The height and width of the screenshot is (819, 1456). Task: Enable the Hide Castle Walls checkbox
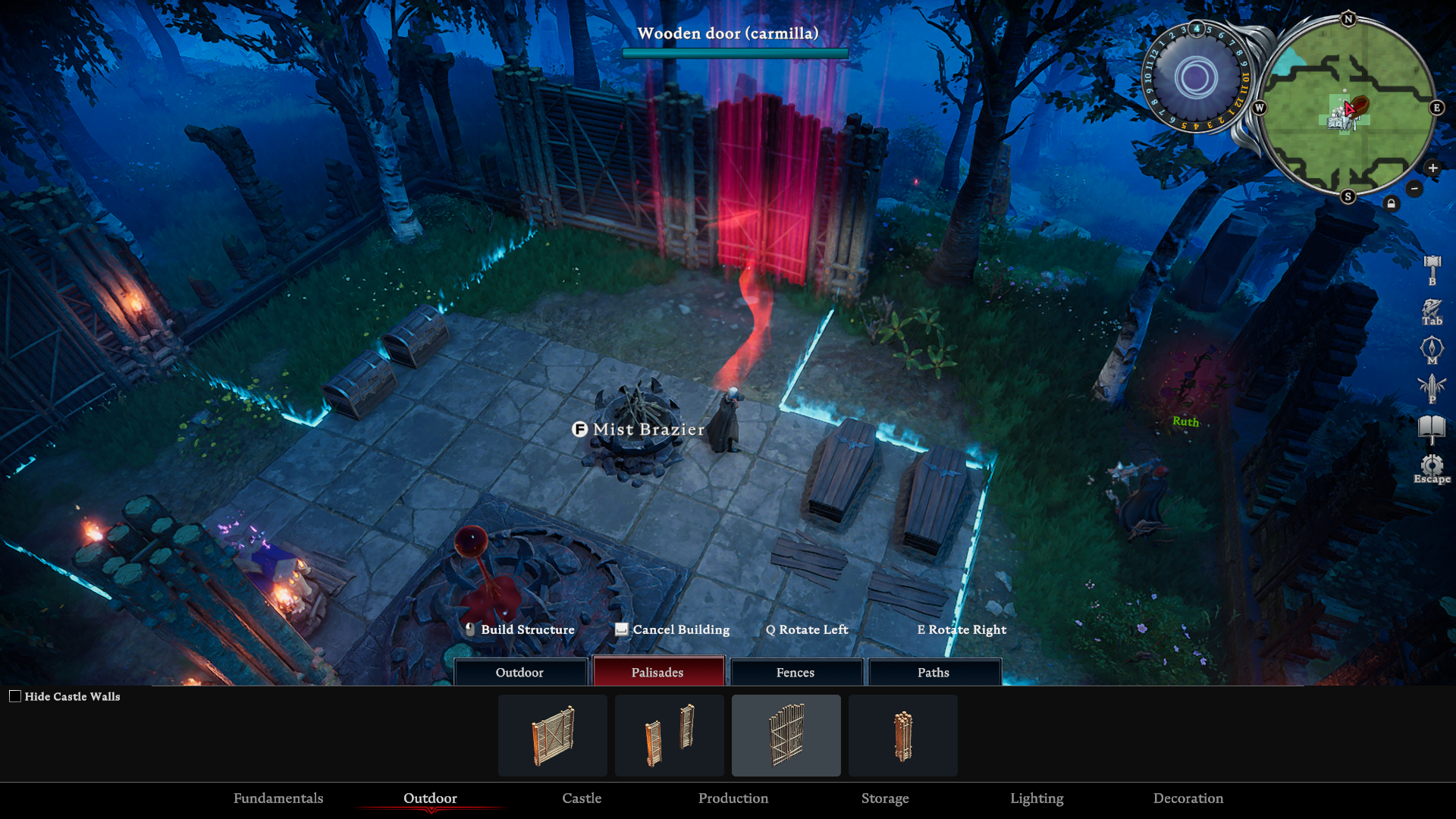(15, 695)
